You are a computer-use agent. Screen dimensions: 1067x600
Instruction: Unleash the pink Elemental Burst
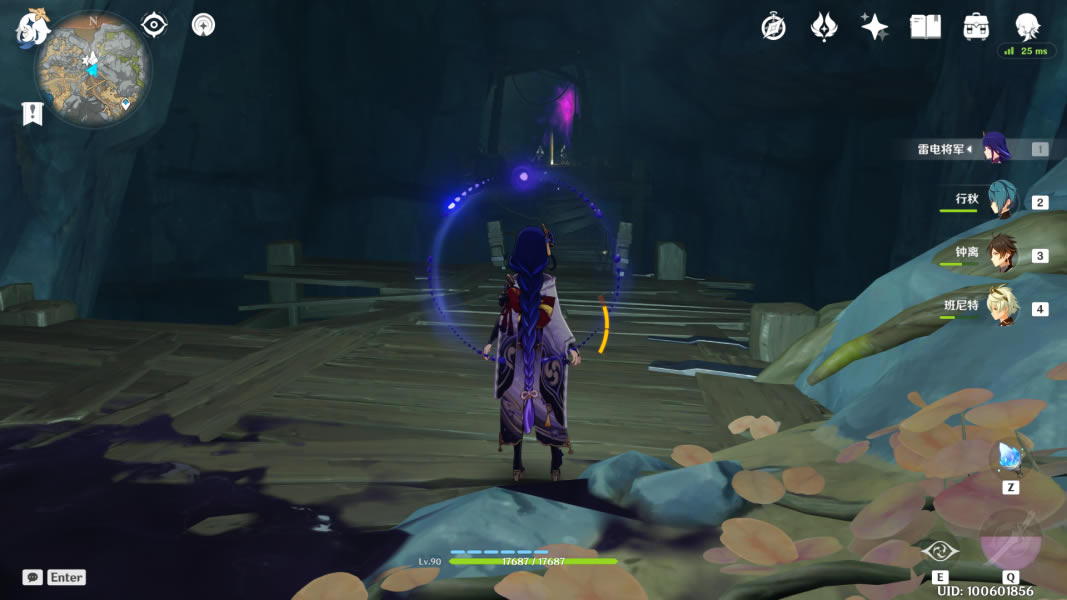click(1010, 540)
